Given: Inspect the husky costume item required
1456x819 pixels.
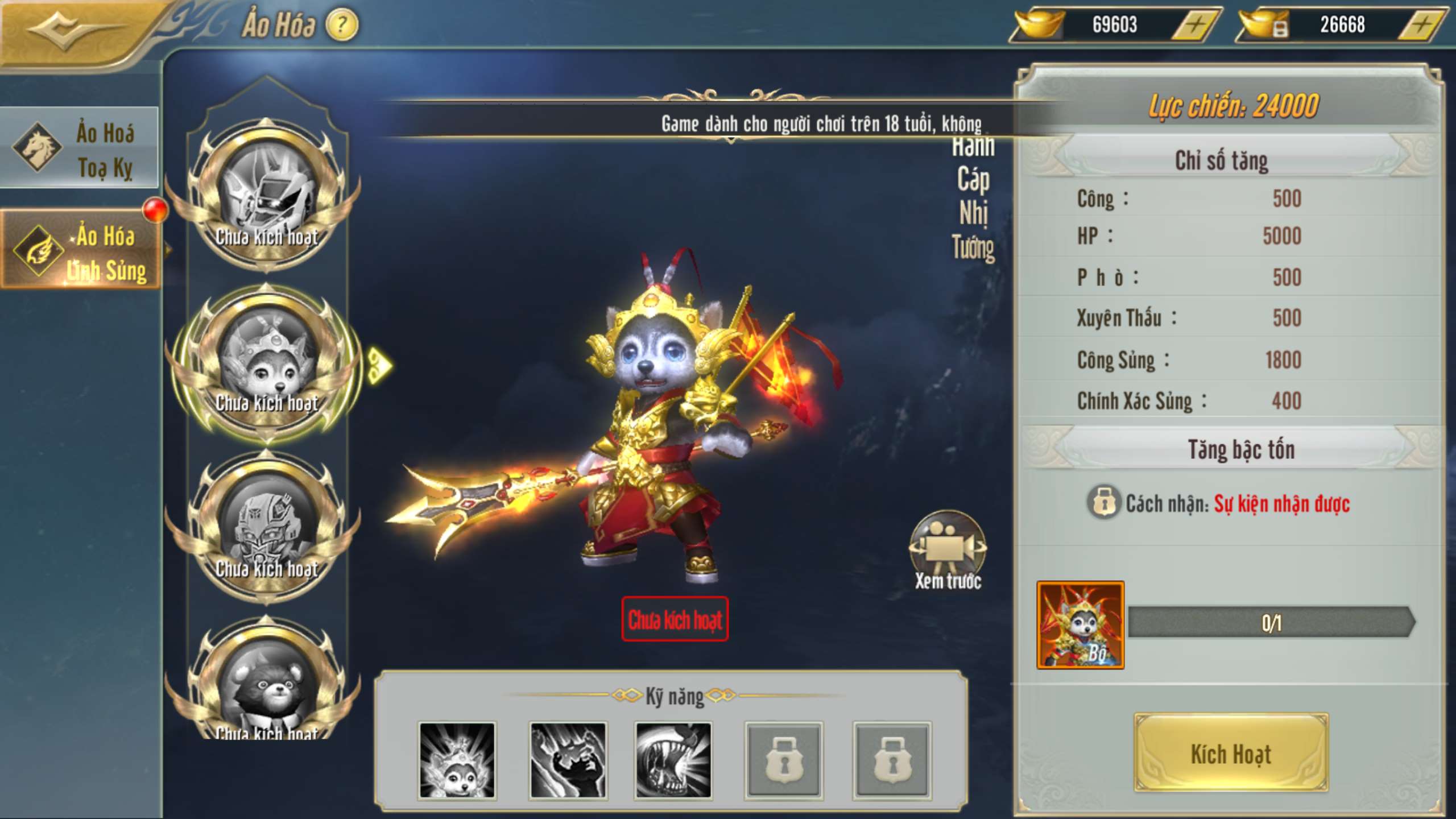Looking at the screenshot, I should pos(1080,624).
